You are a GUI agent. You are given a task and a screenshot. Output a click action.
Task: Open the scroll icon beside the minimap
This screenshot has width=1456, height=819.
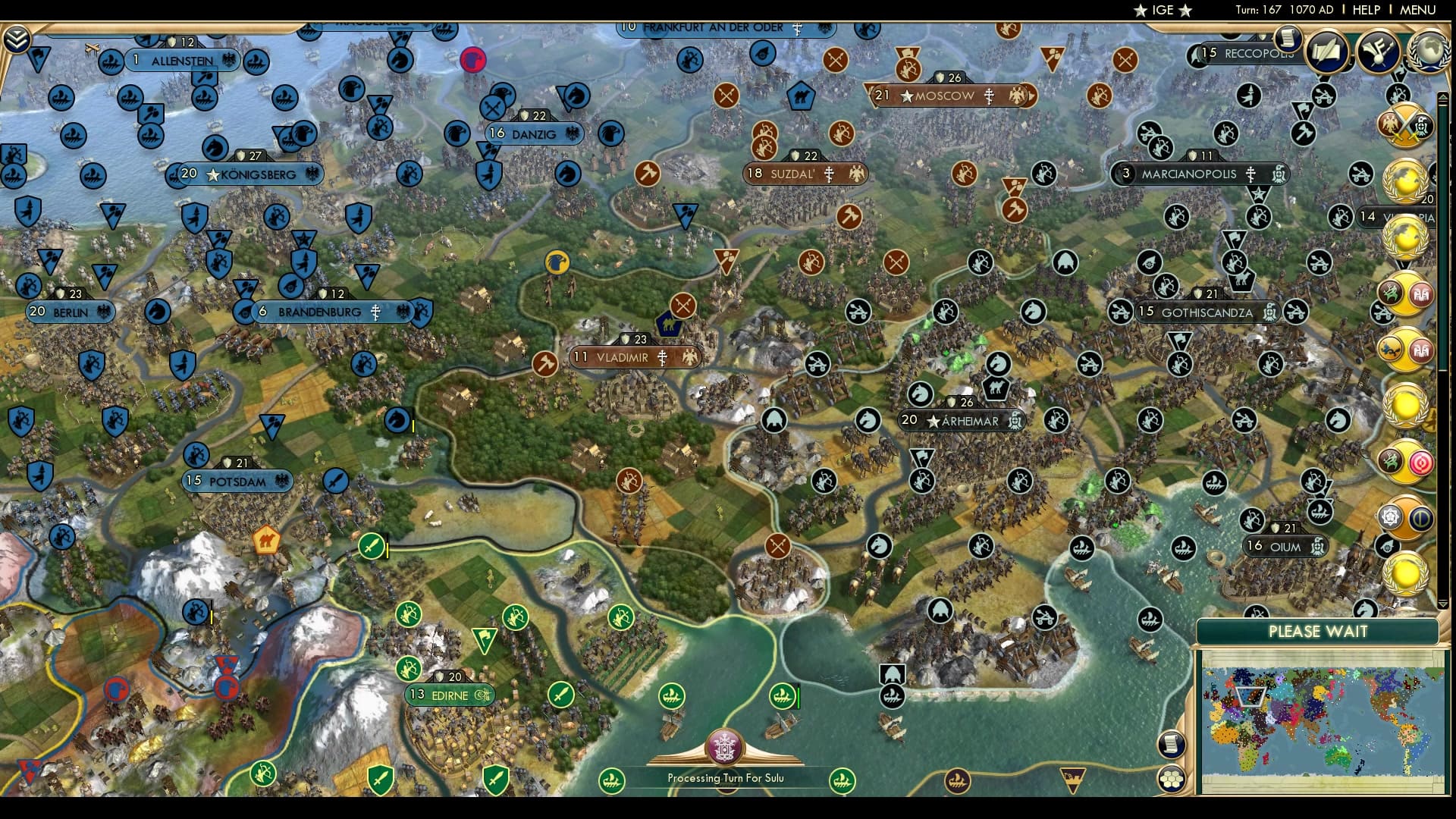1172,744
